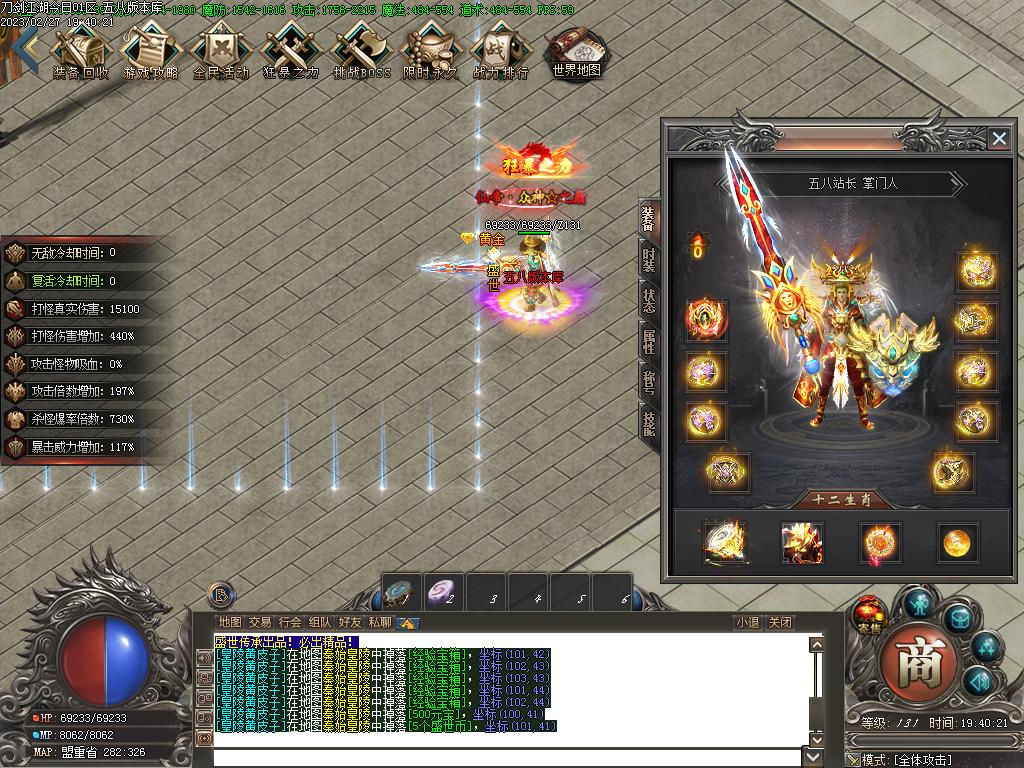Open the 游戏攻略 game guide scroll
The width and height of the screenshot is (1024, 768).
coord(150,50)
